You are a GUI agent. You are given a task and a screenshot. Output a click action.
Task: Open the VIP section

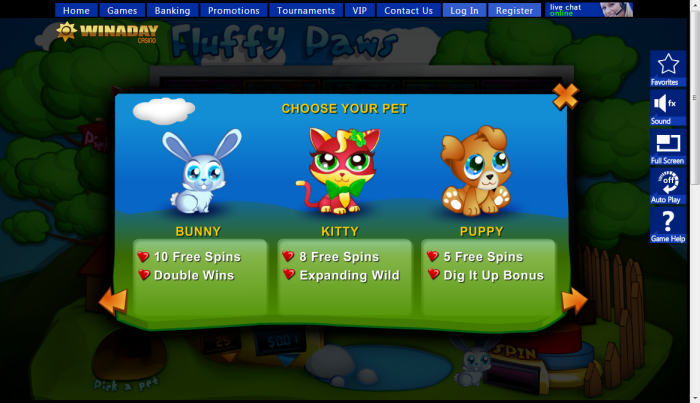[360, 11]
